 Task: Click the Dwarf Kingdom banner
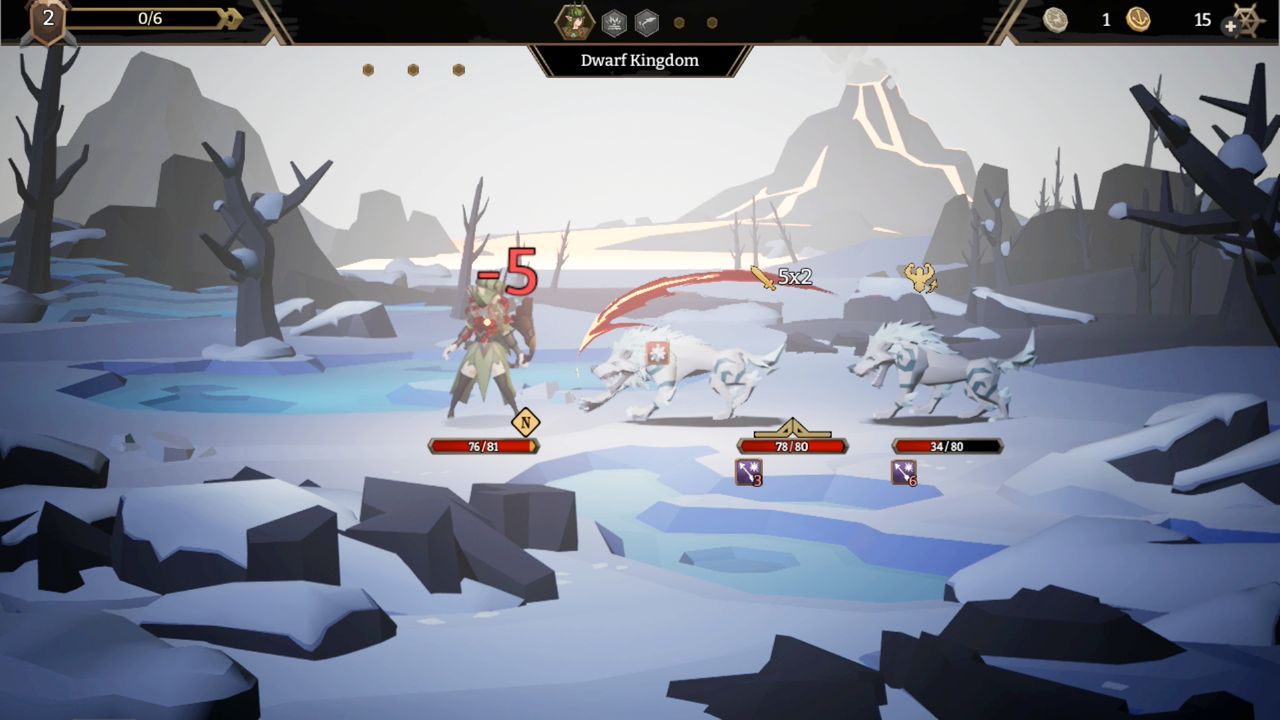click(x=640, y=61)
